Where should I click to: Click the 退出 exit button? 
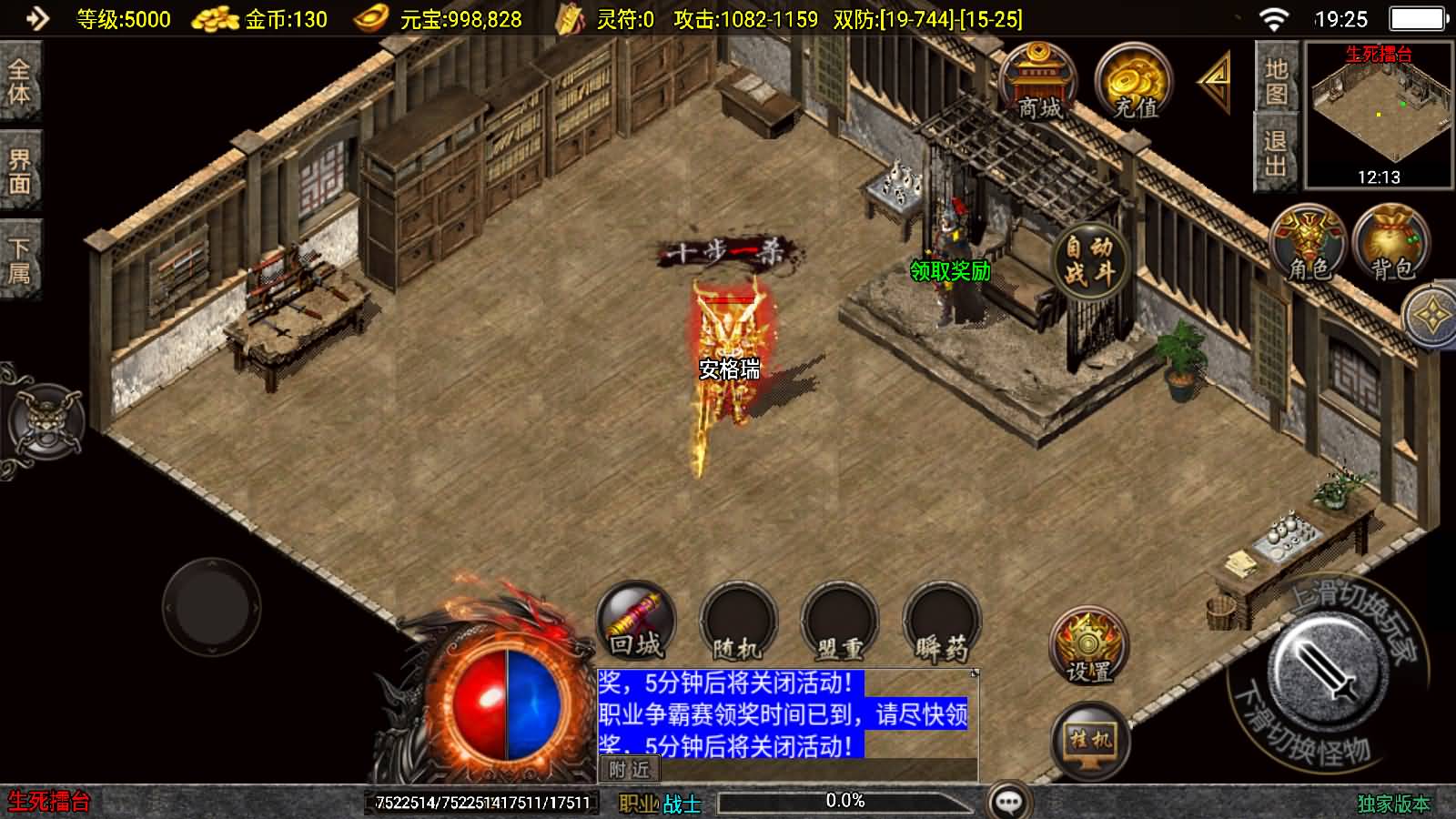[x=1276, y=153]
